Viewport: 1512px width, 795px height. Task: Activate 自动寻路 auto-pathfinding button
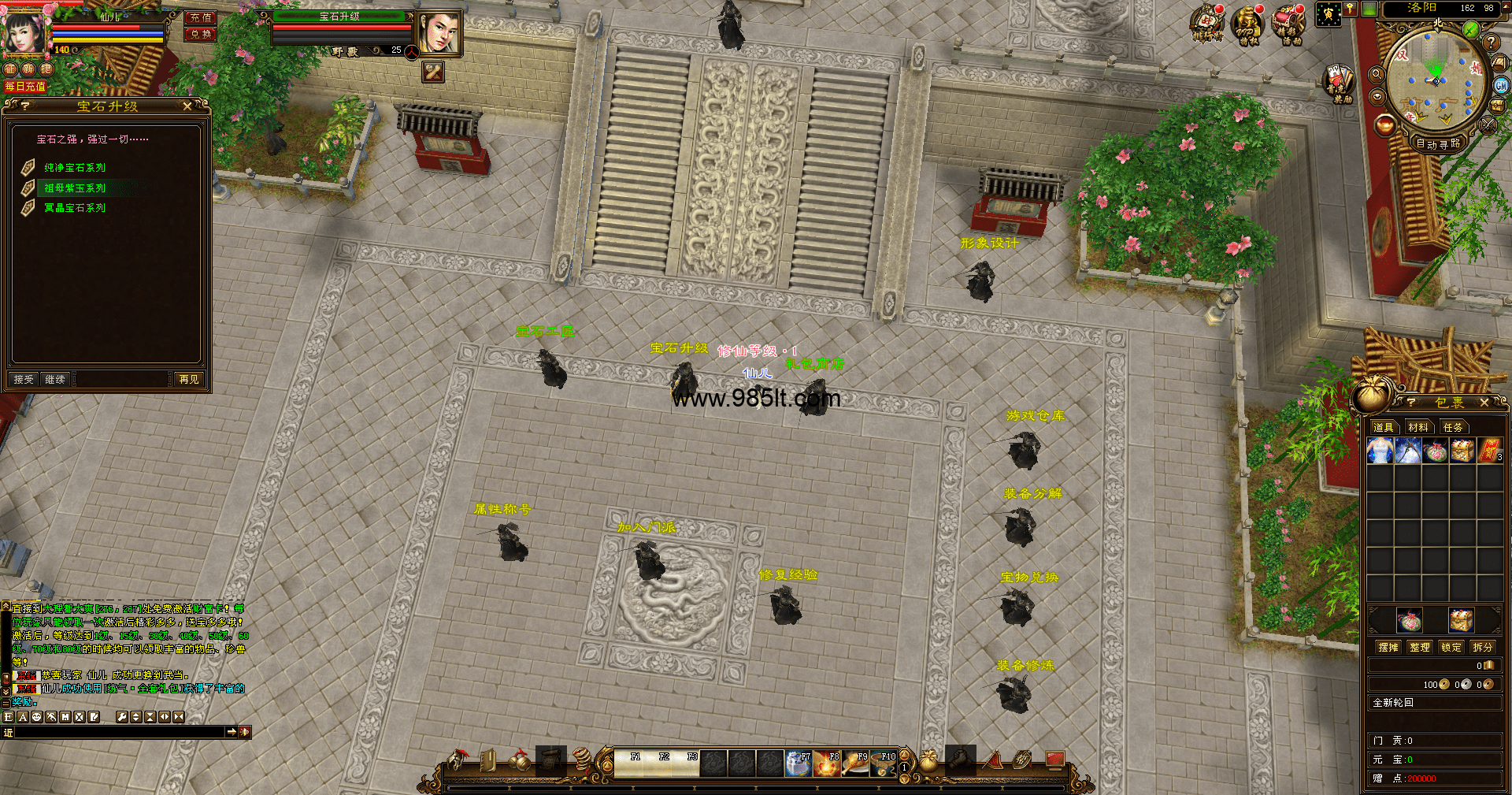click(1438, 143)
